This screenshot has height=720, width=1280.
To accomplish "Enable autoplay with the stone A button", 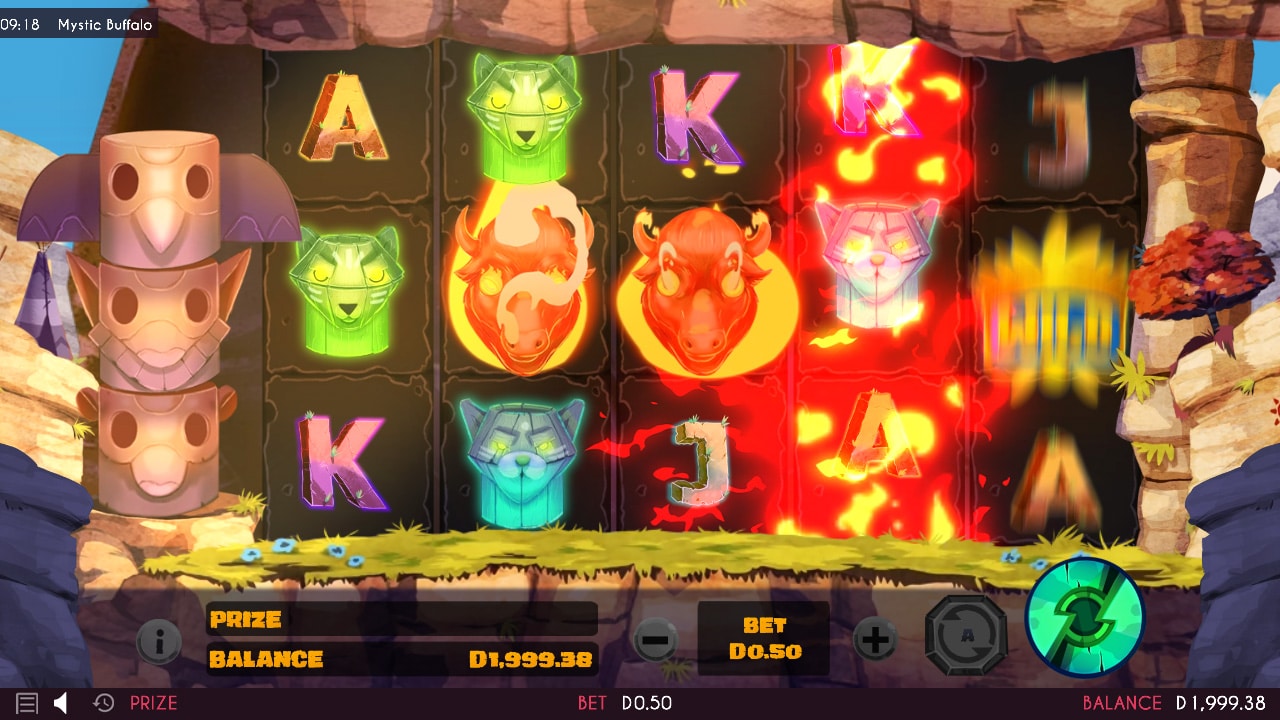I will pos(965,636).
